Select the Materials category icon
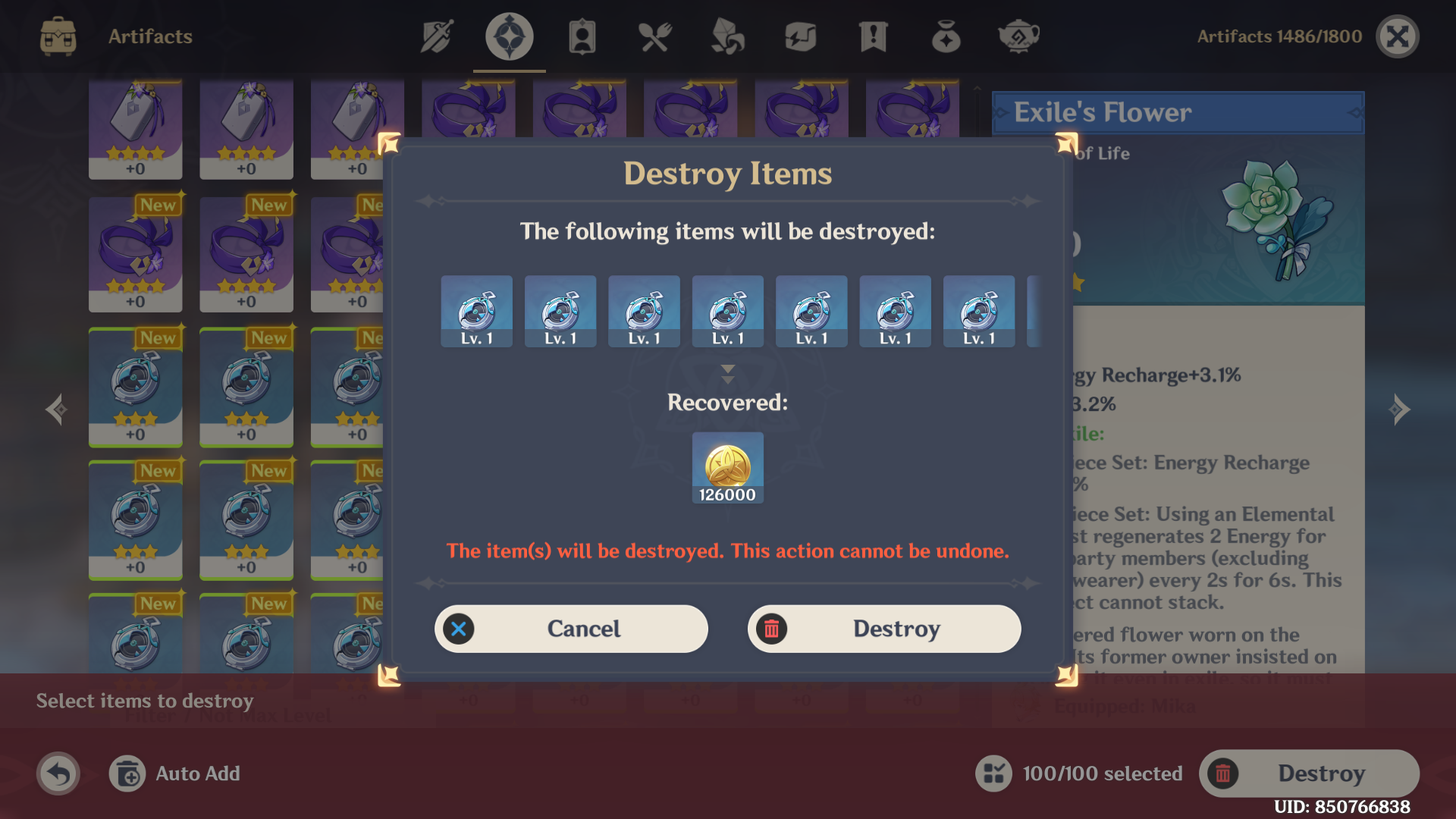Viewport: 1456px width, 819px height. 727,36
